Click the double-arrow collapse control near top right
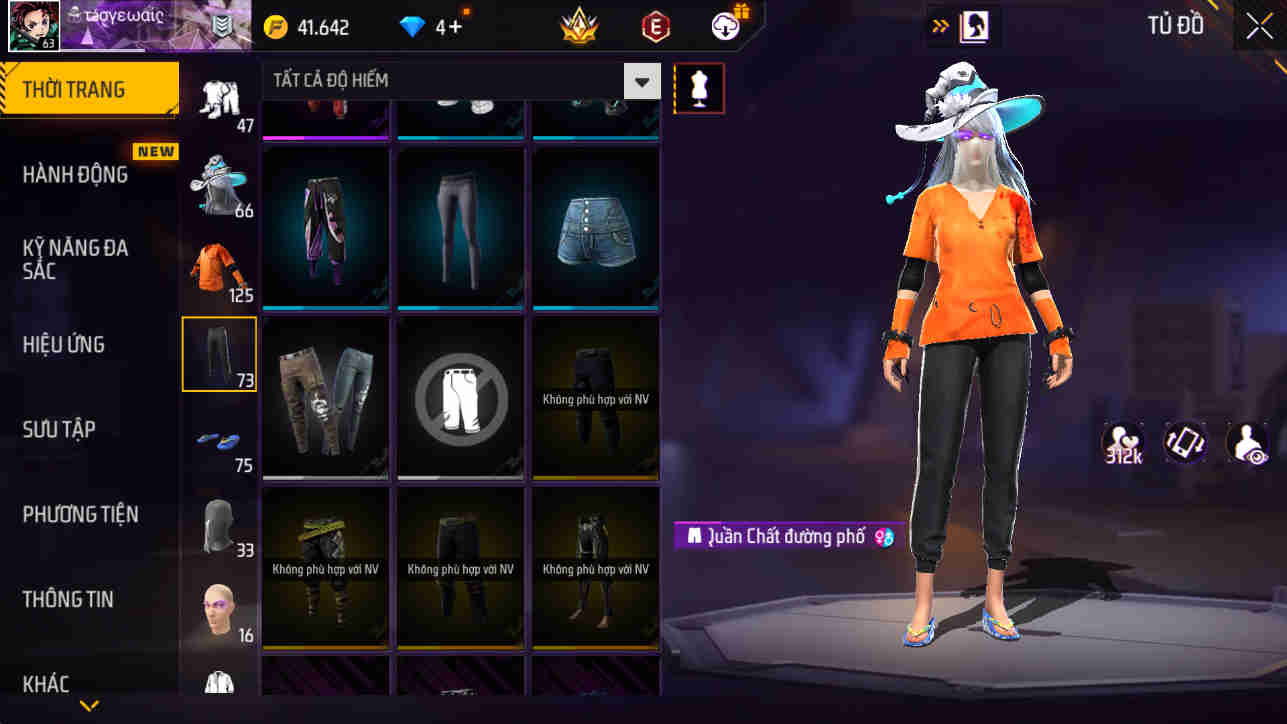The height and width of the screenshot is (724, 1287). pyautogui.click(x=940, y=26)
